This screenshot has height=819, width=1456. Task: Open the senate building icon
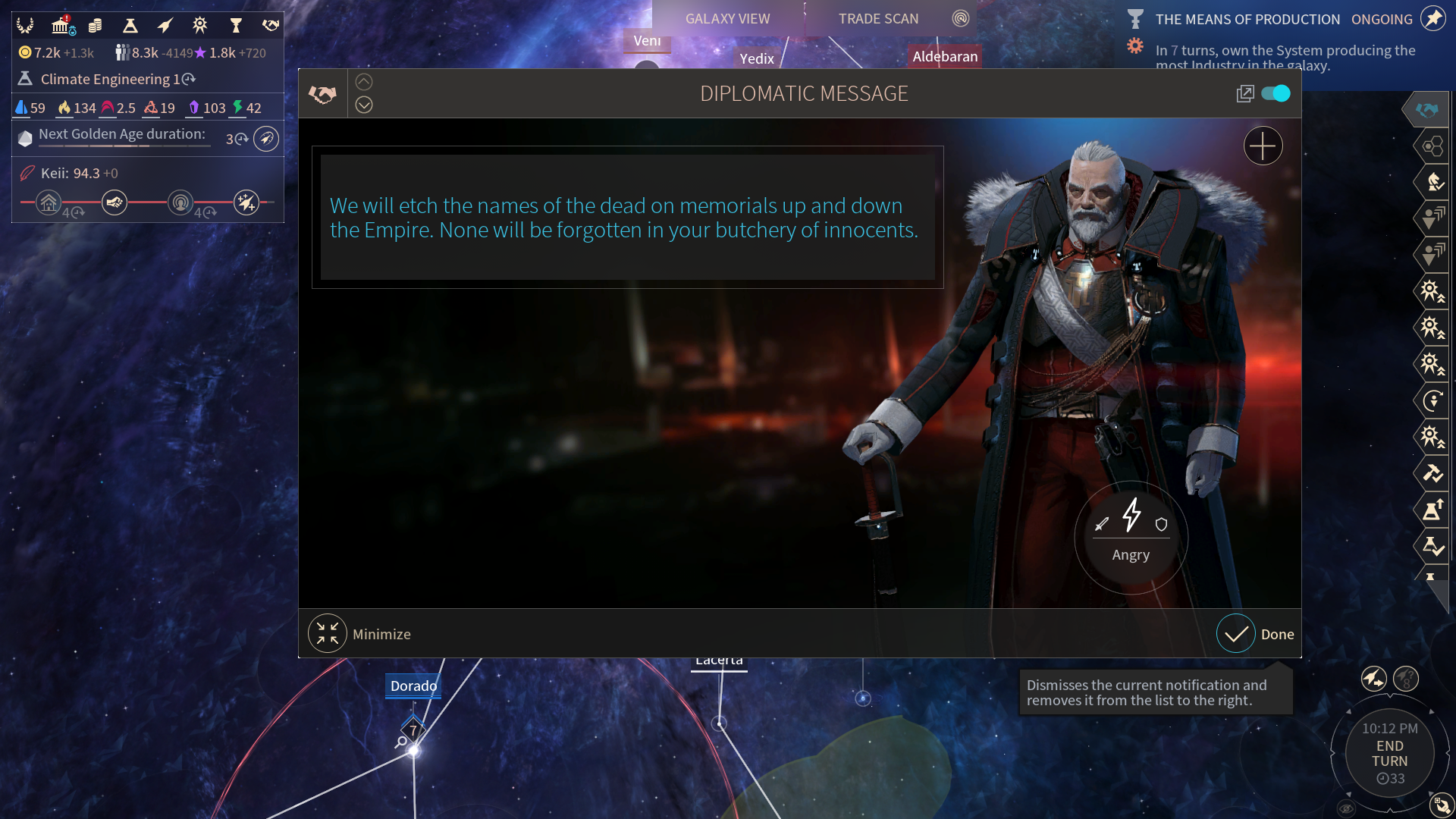(61, 26)
